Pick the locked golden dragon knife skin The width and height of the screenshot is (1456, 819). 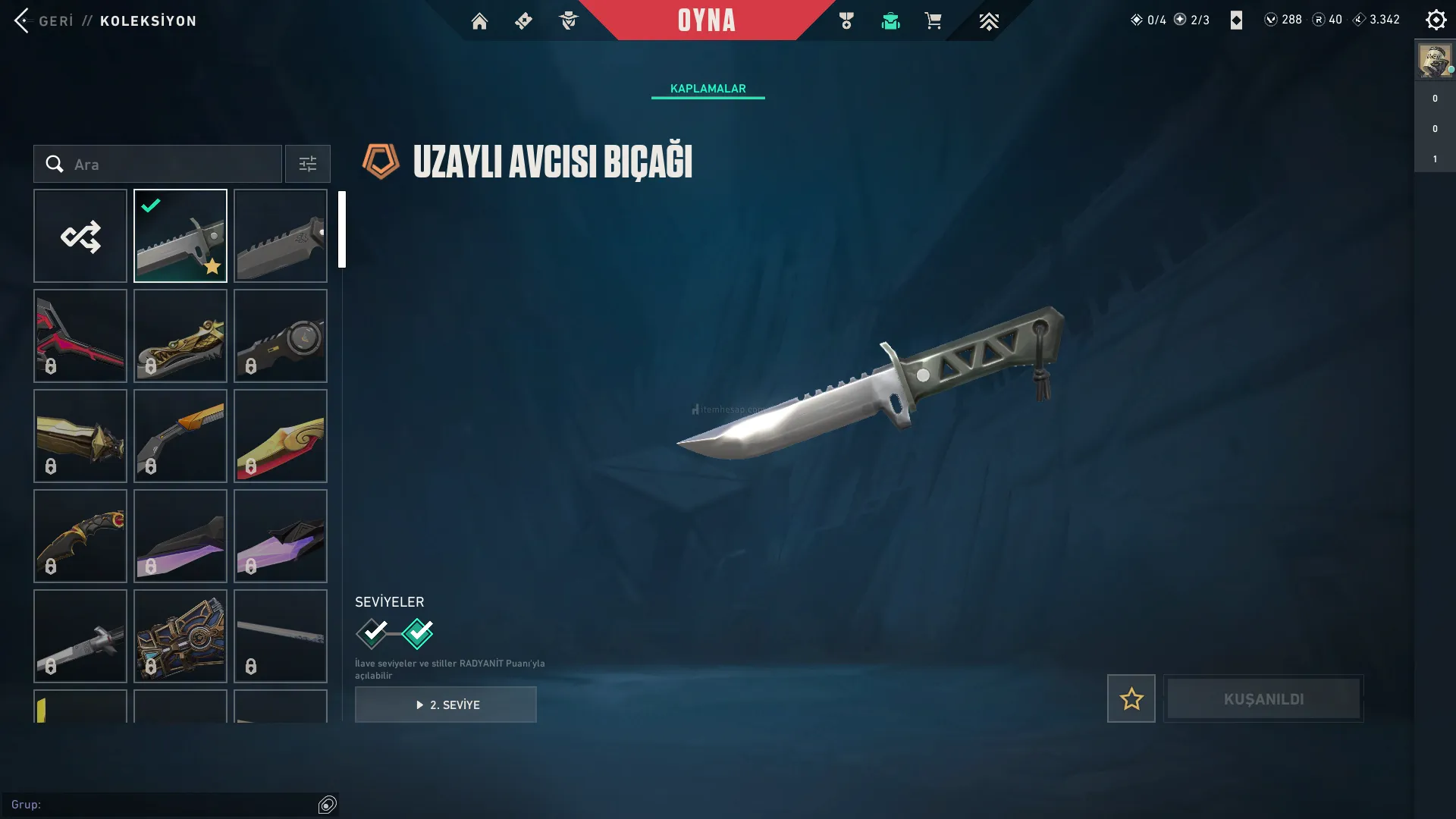click(180, 336)
